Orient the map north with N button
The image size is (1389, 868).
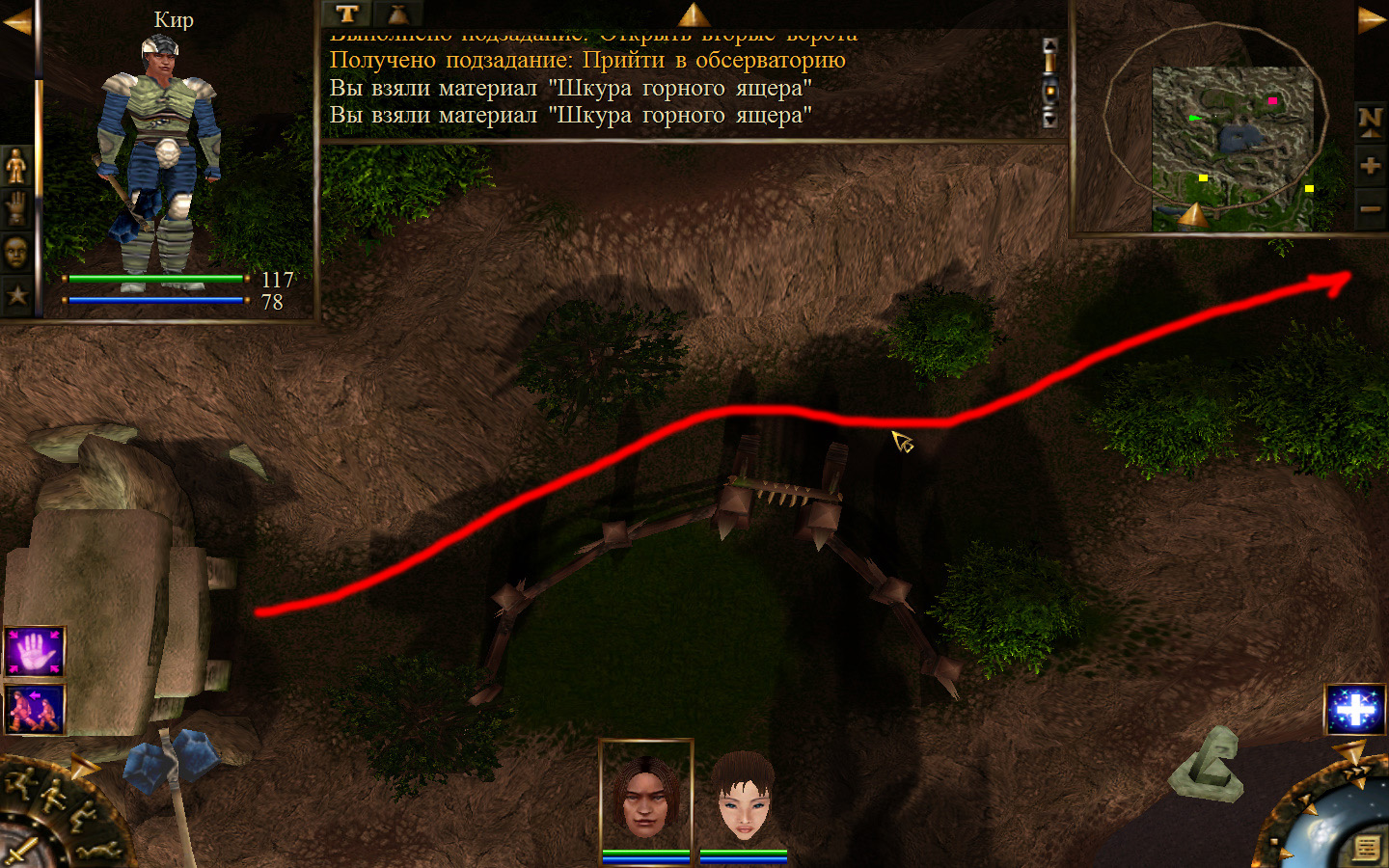click(1370, 120)
